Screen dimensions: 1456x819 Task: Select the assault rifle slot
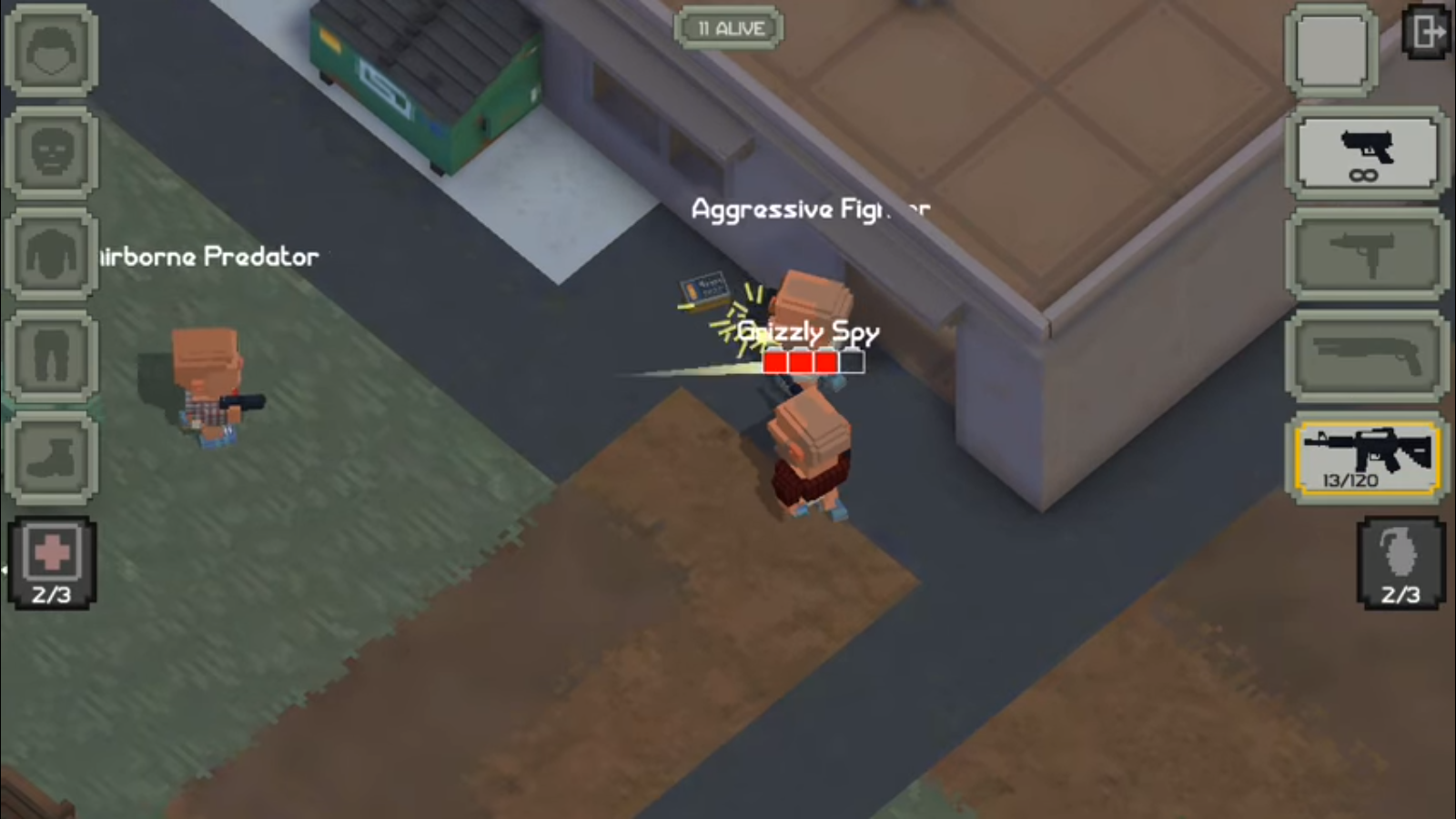[x=1366, y=458]
